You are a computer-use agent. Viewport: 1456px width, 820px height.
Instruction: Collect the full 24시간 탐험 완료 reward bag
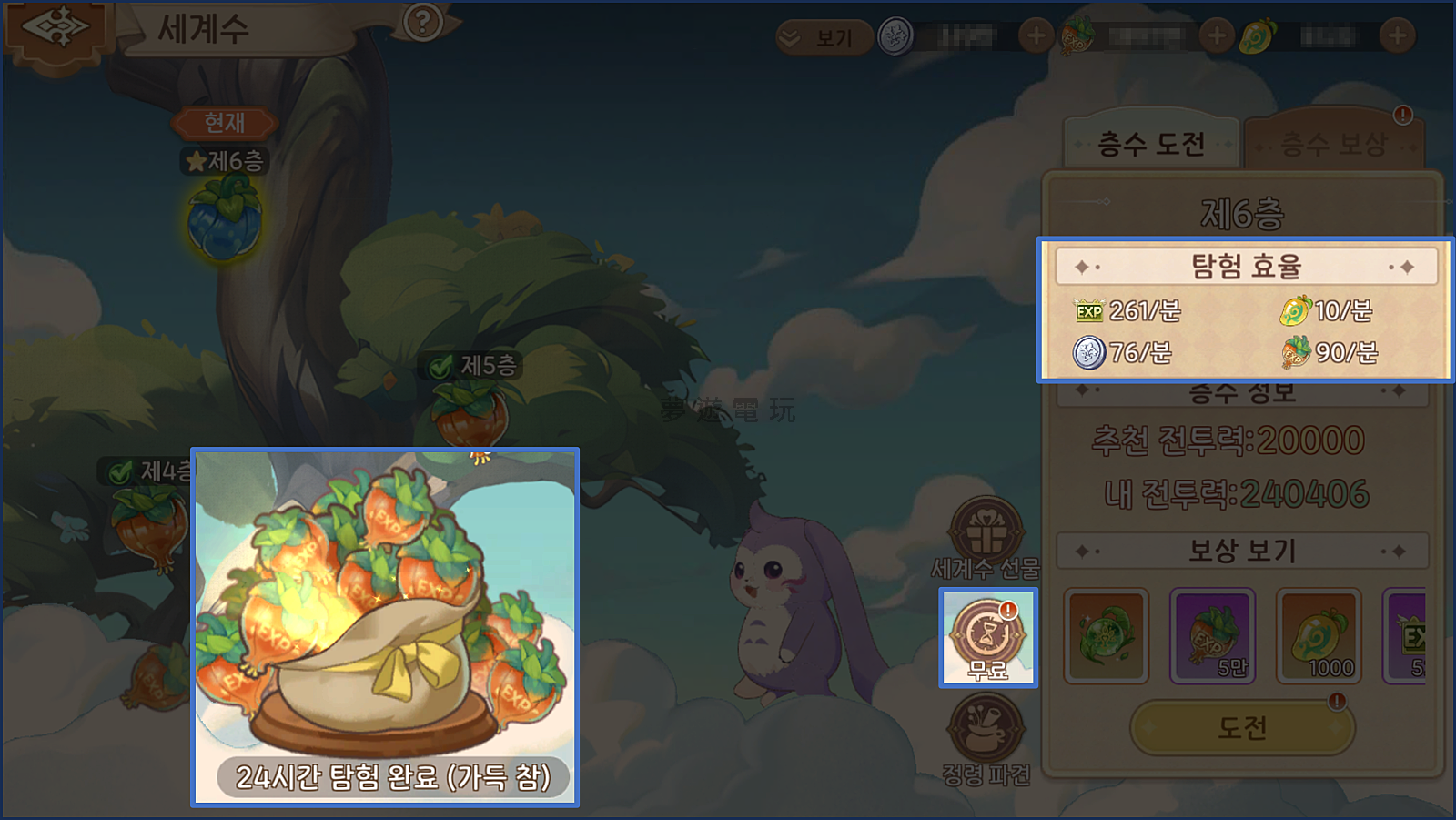coord(385,626)
